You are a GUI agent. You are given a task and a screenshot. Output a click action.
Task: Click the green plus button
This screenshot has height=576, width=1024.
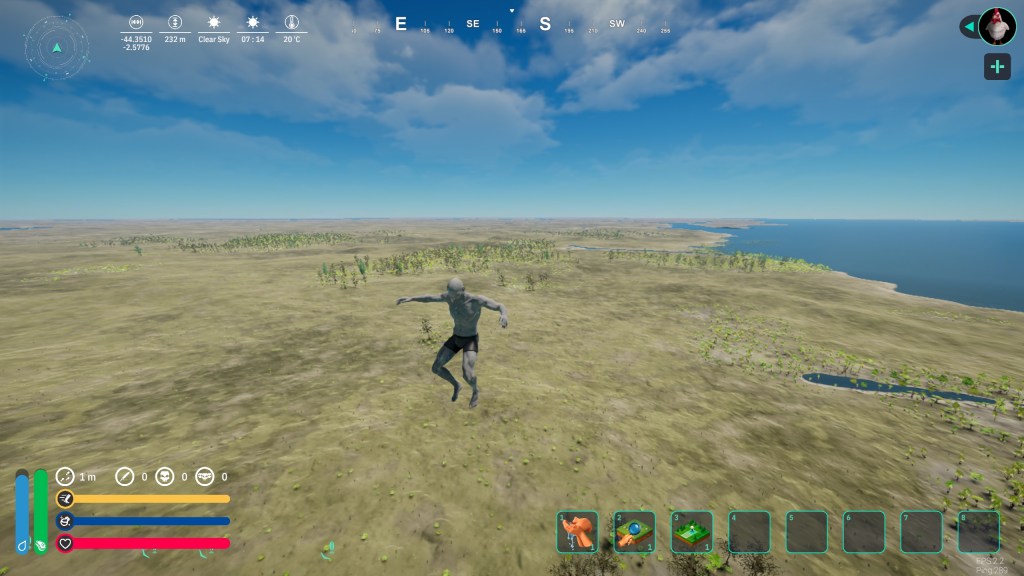(997, 67)
